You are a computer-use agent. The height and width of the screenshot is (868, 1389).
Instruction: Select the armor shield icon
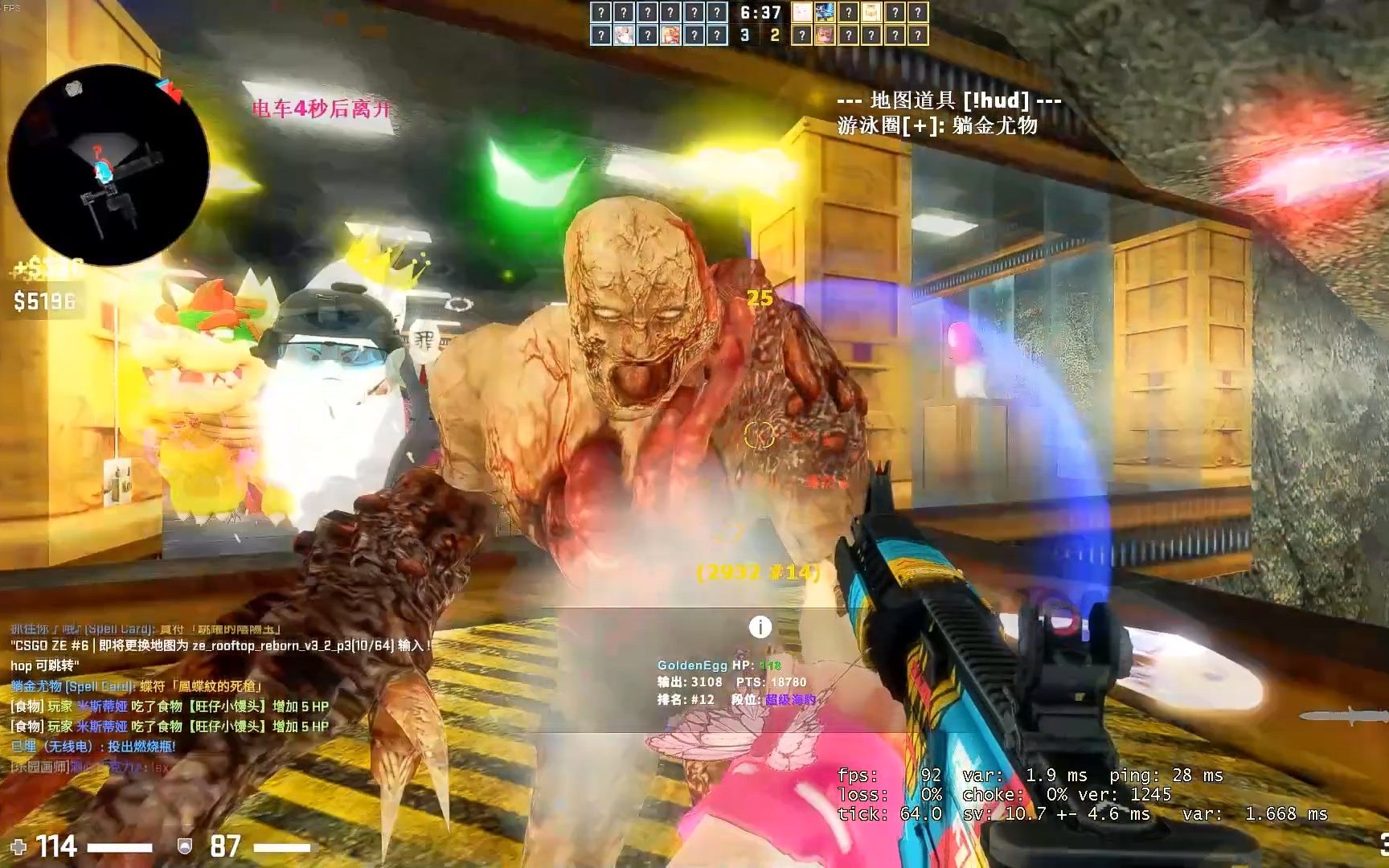(x=183, y=846)
